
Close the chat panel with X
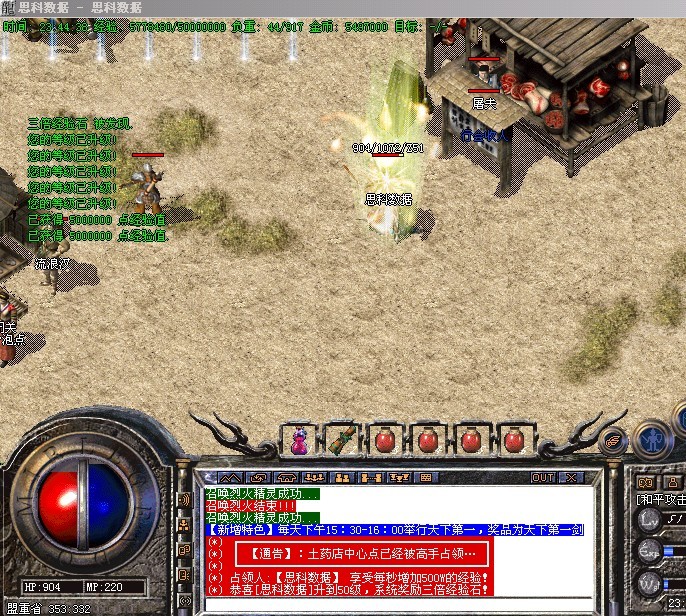pos(572,478)
